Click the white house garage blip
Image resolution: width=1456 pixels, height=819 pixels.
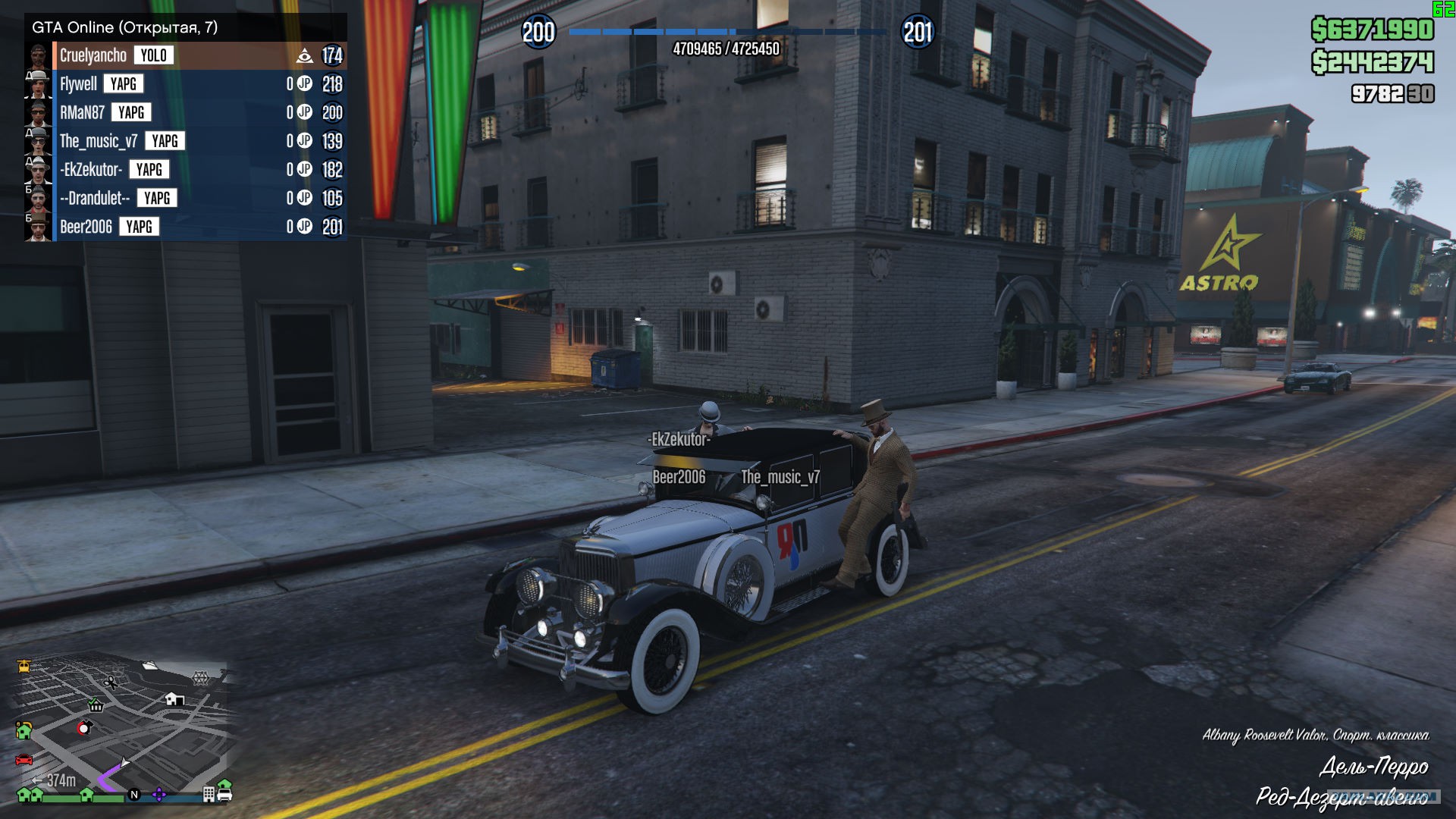pos(174,698)
